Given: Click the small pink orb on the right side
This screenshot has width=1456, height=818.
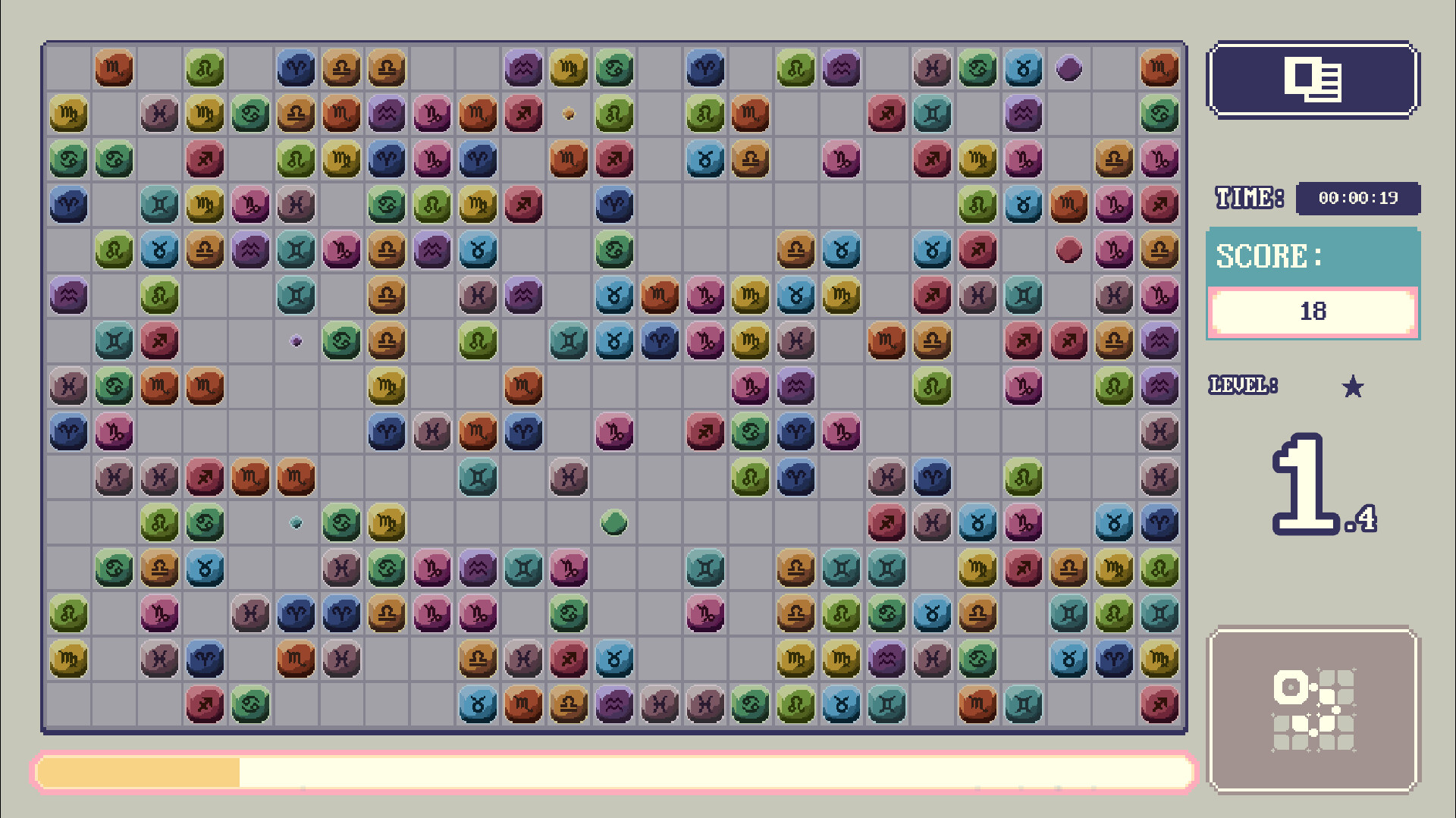Looking at the screenshot, I should pos(1069,251).
